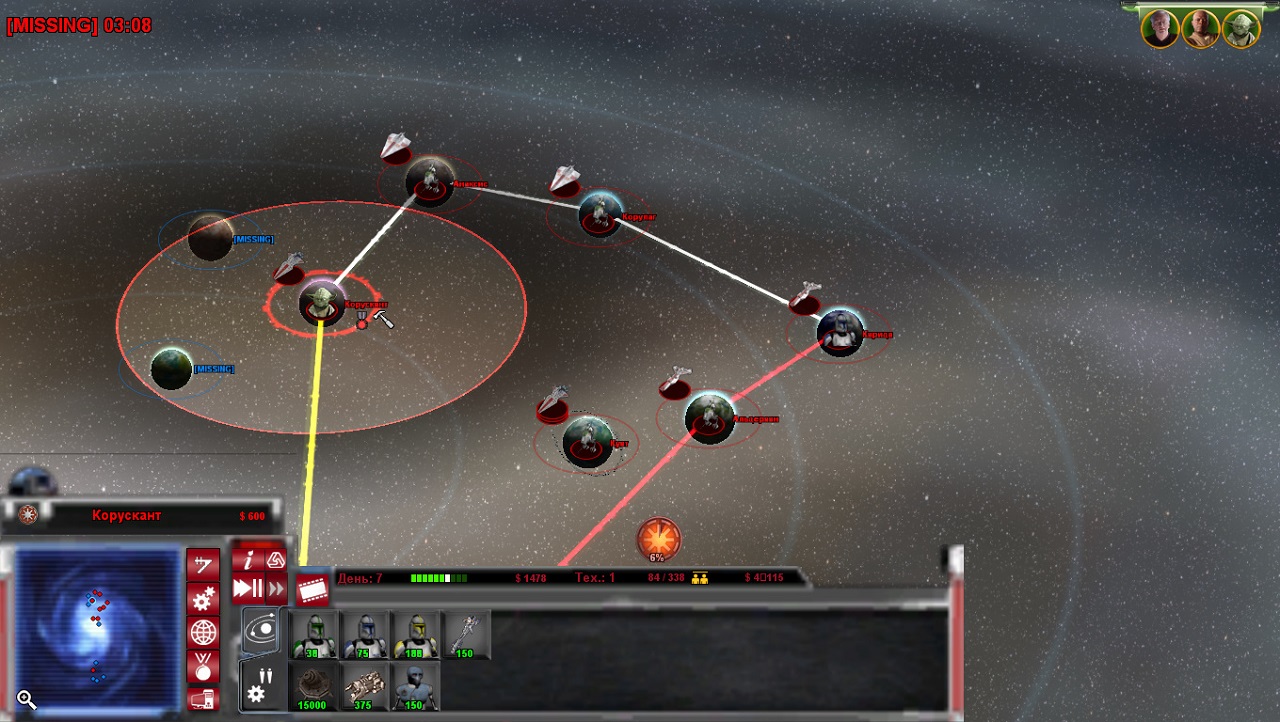Build the yellow clone commander unit
The height and width of the screenshot is (722, 1280).
coord(416,636)
